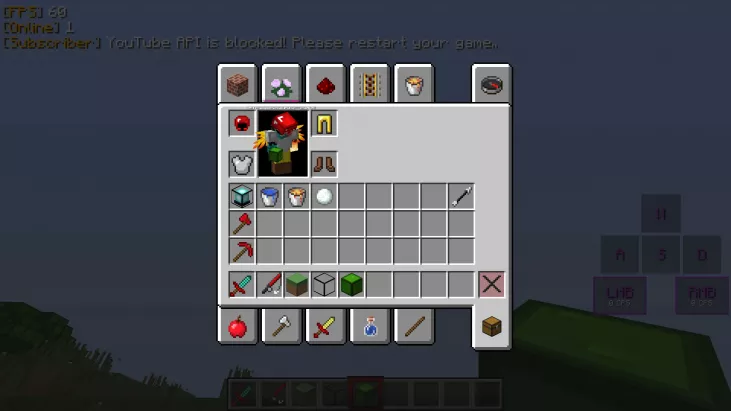Click the destroy item X slot
This screenshot has height=411, width=731.
[491, 284]
